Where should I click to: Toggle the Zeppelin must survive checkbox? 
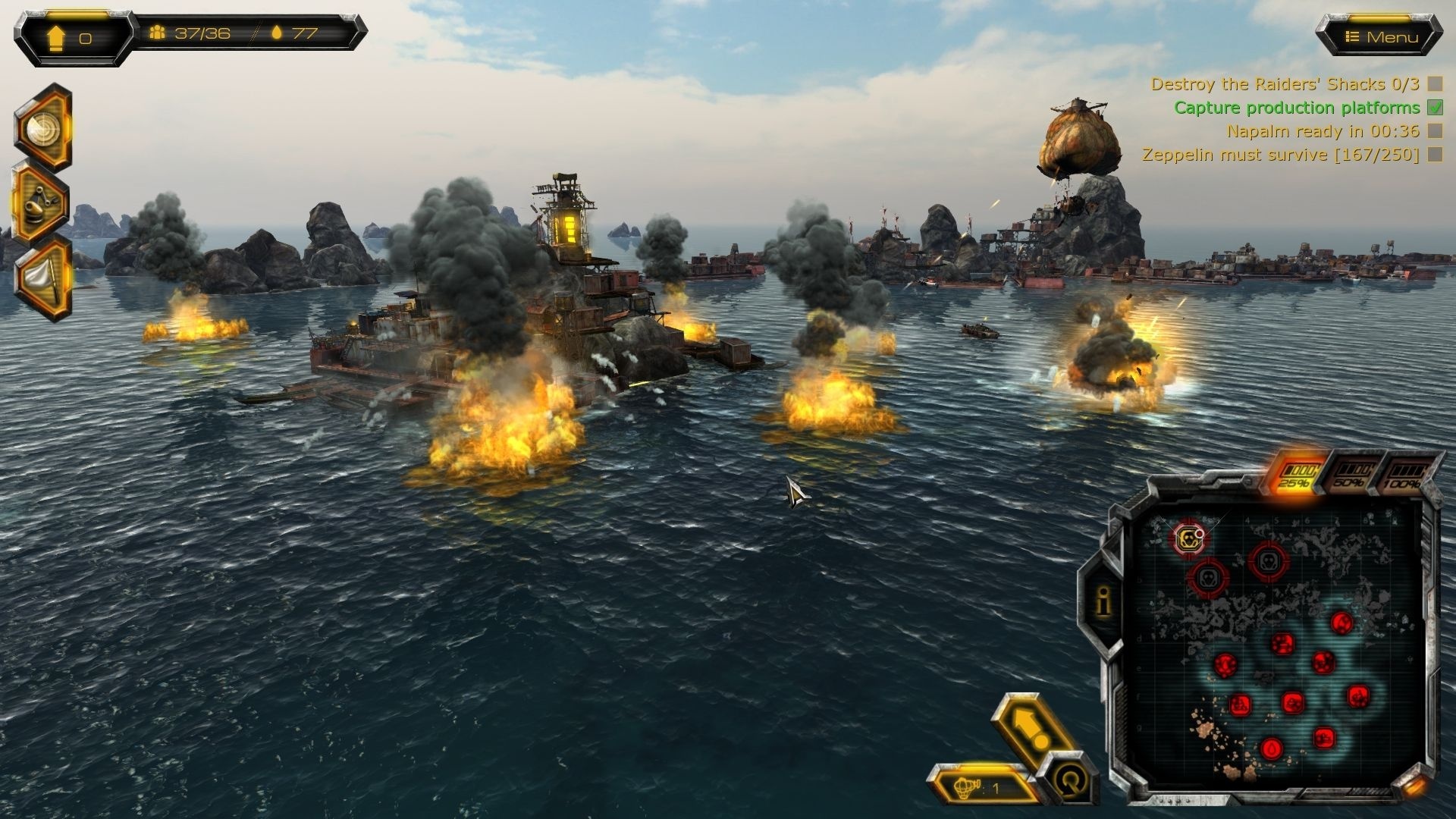coord(1432,154)
